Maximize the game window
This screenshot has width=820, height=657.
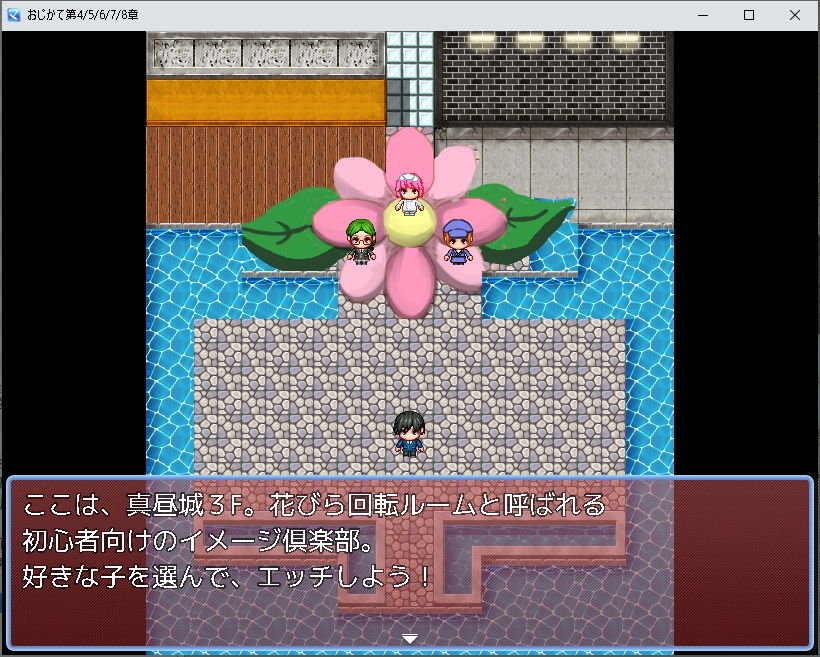tap(748, 15)
